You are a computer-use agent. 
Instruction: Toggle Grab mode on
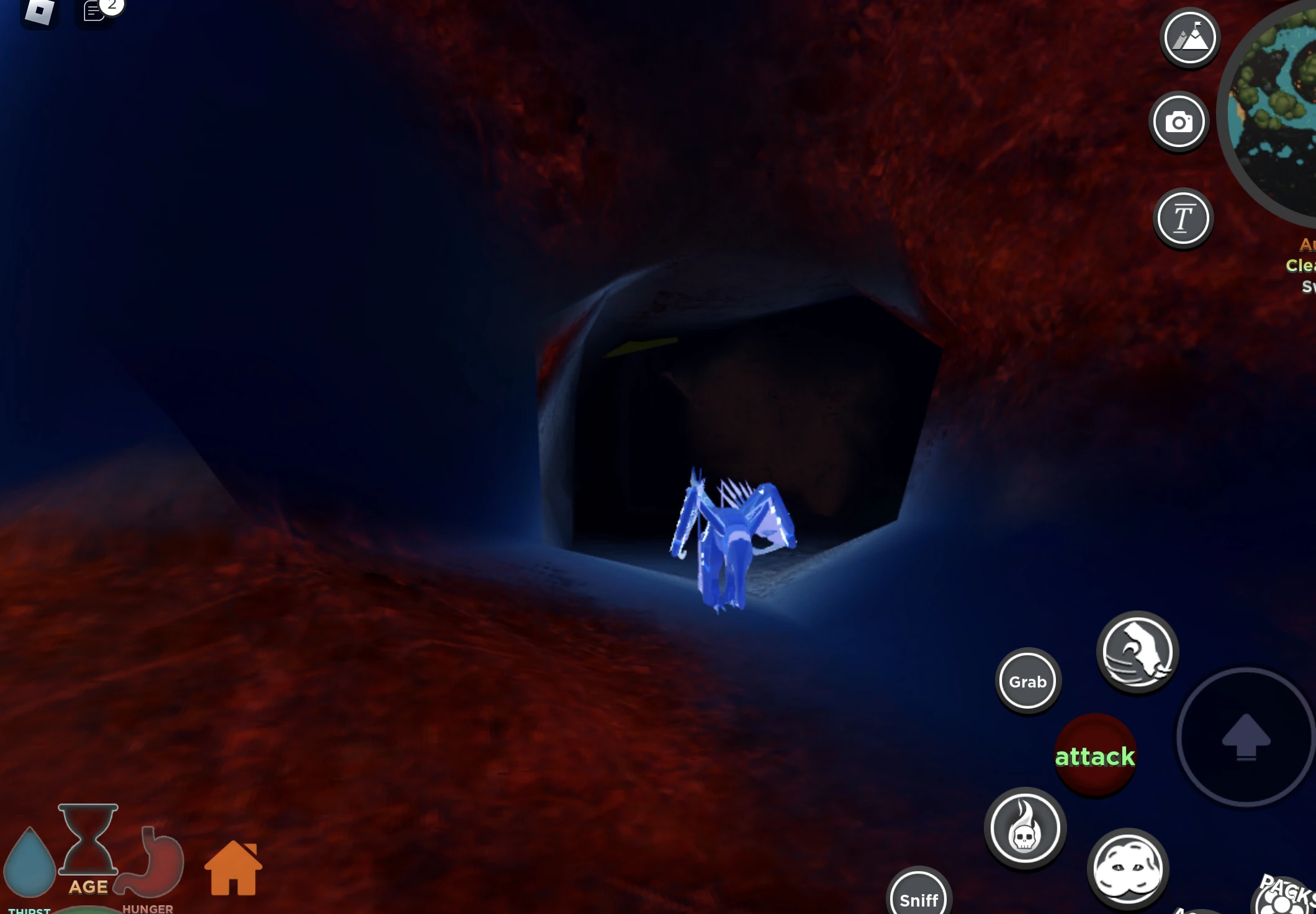(x=1027, y=681)
